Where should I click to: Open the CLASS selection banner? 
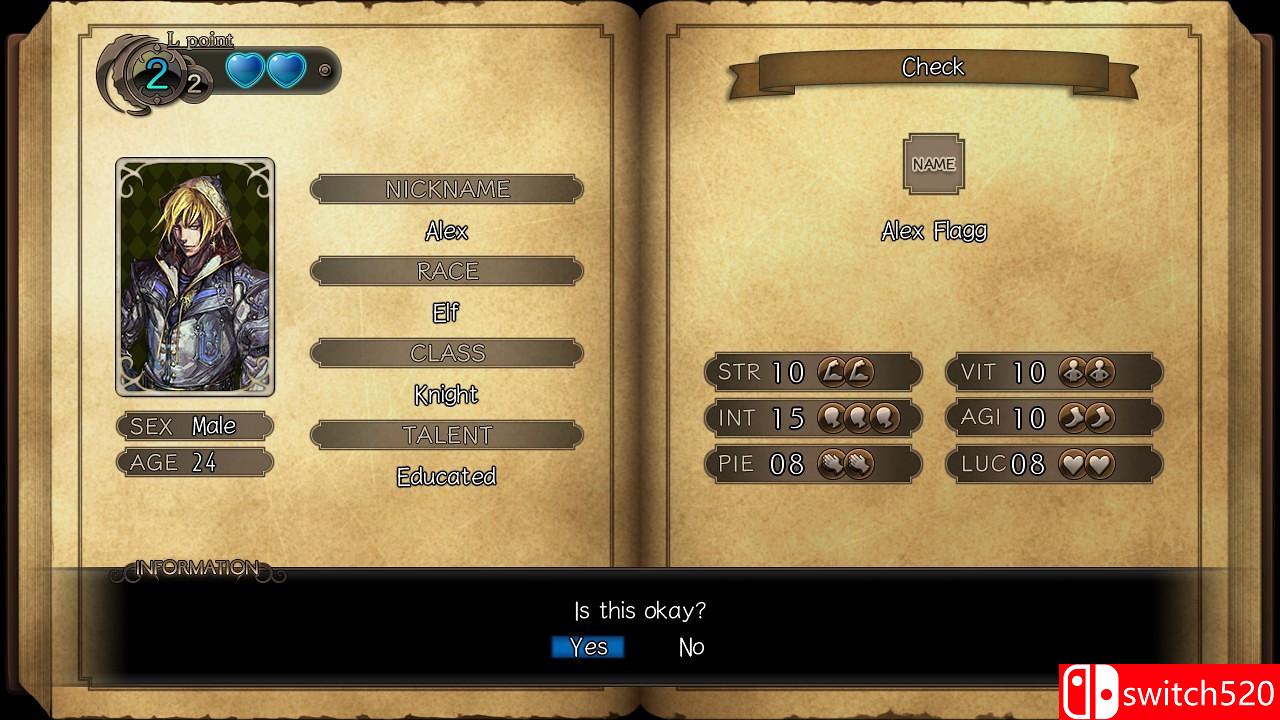coord(446,352)
